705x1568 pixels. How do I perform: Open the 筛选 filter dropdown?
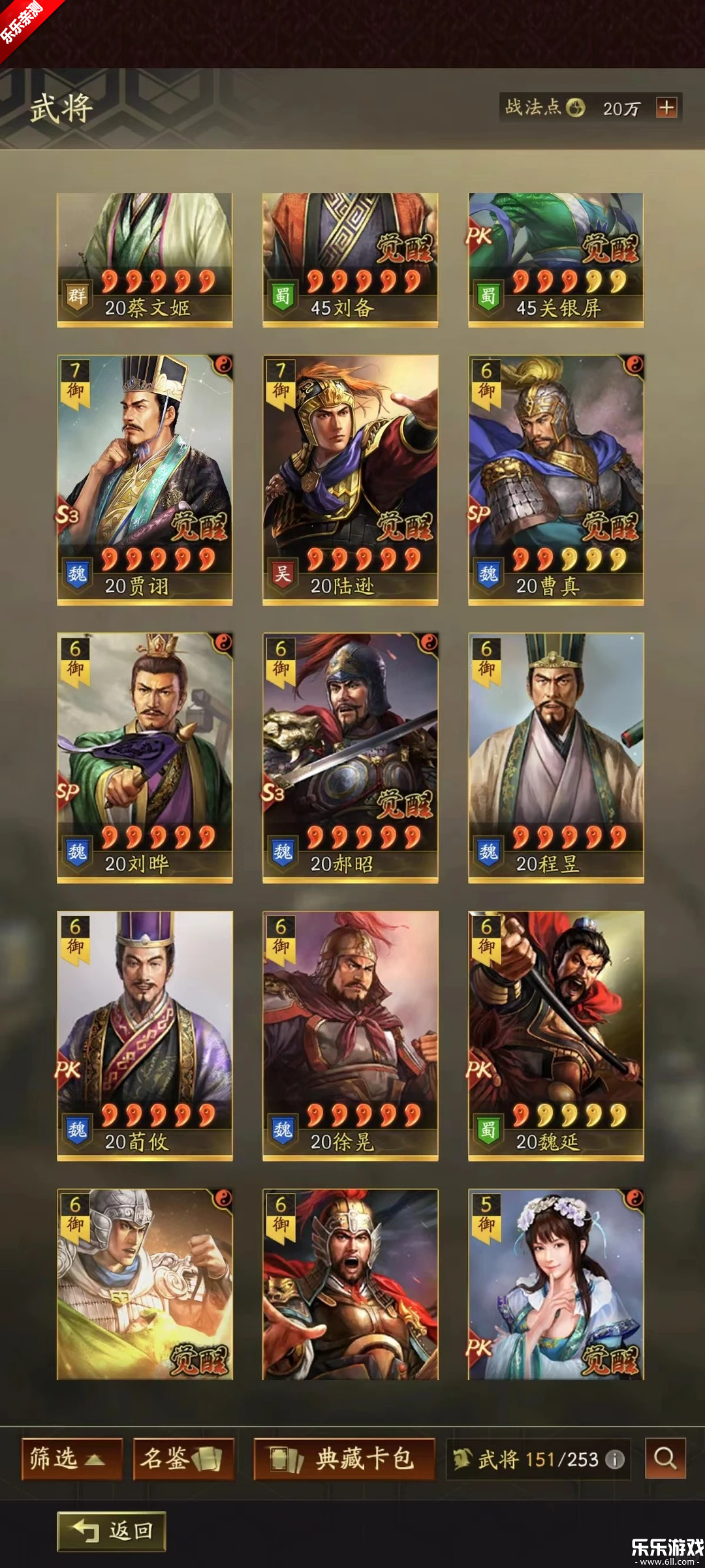point(72,1458)
